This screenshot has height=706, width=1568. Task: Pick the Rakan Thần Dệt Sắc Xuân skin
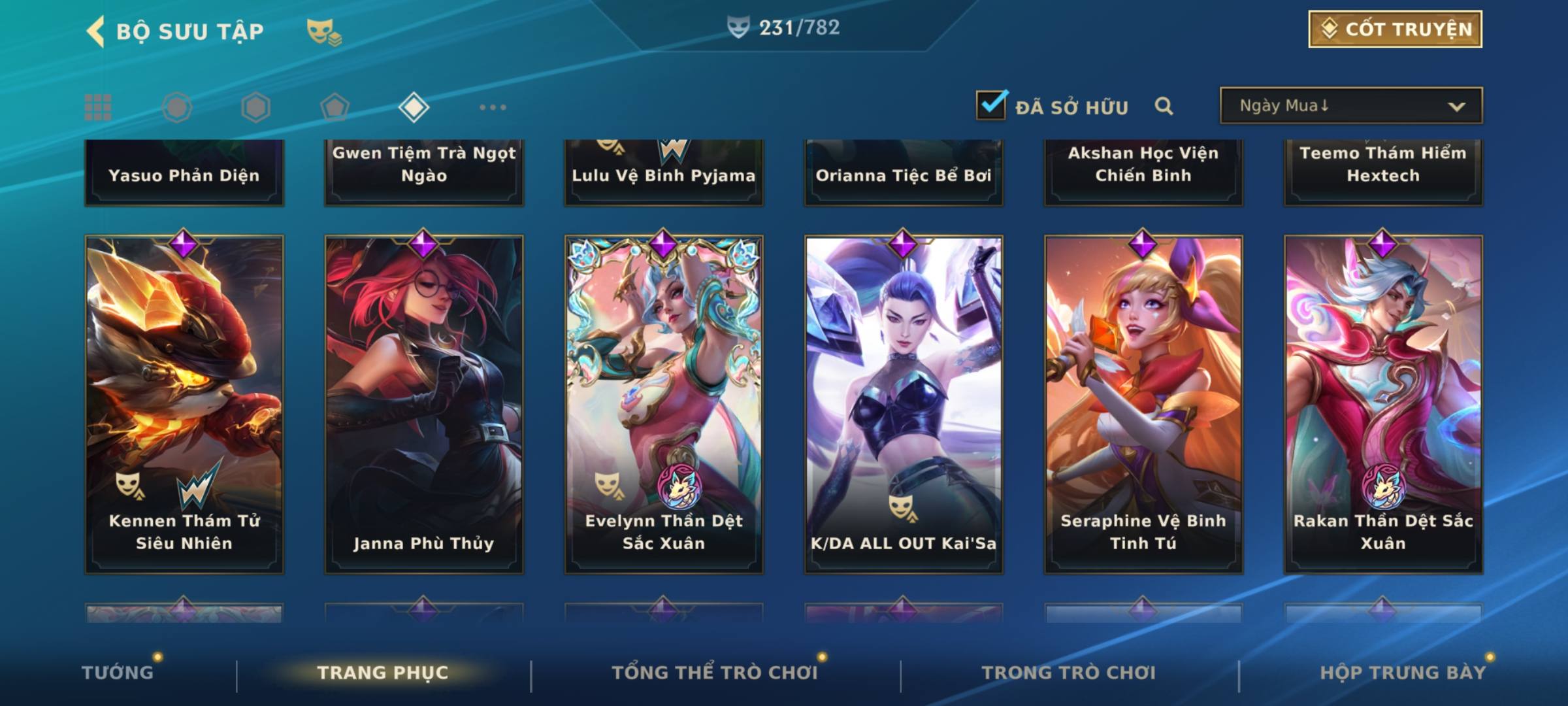click(x=1383, y=404)
